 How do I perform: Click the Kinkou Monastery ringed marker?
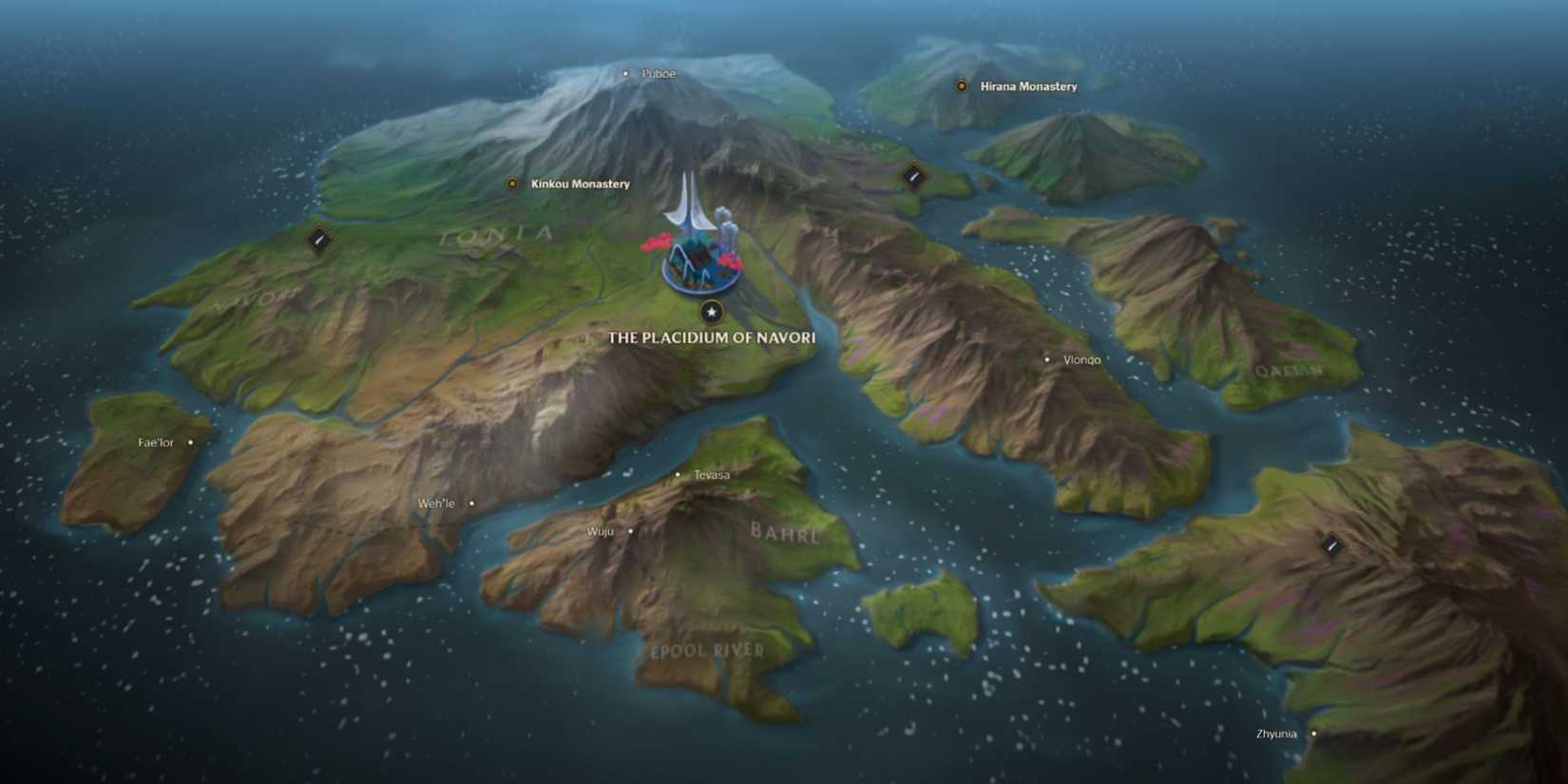(x=511, y=182)
